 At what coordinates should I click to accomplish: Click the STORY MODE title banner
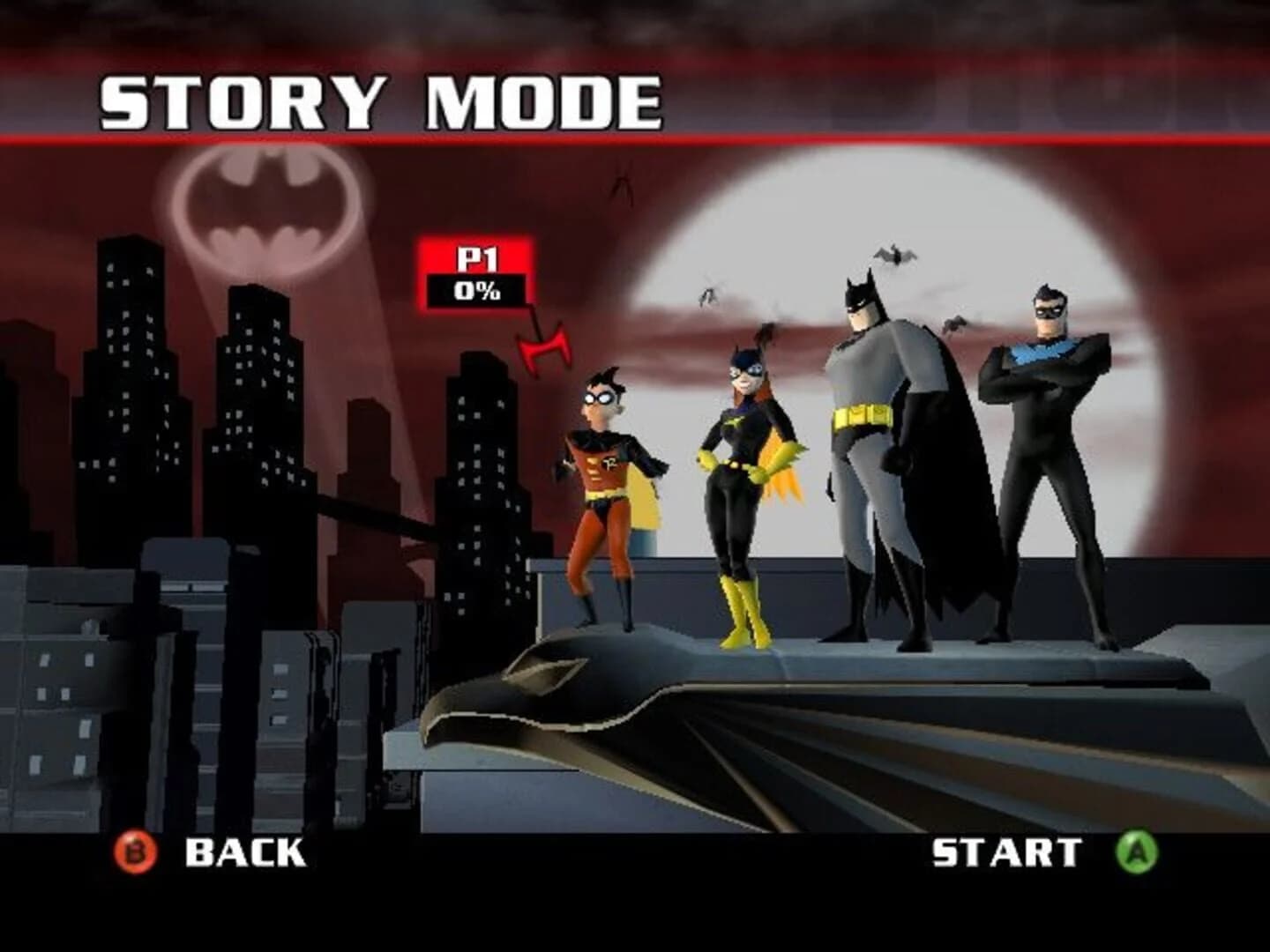click(x=379, y=100)
